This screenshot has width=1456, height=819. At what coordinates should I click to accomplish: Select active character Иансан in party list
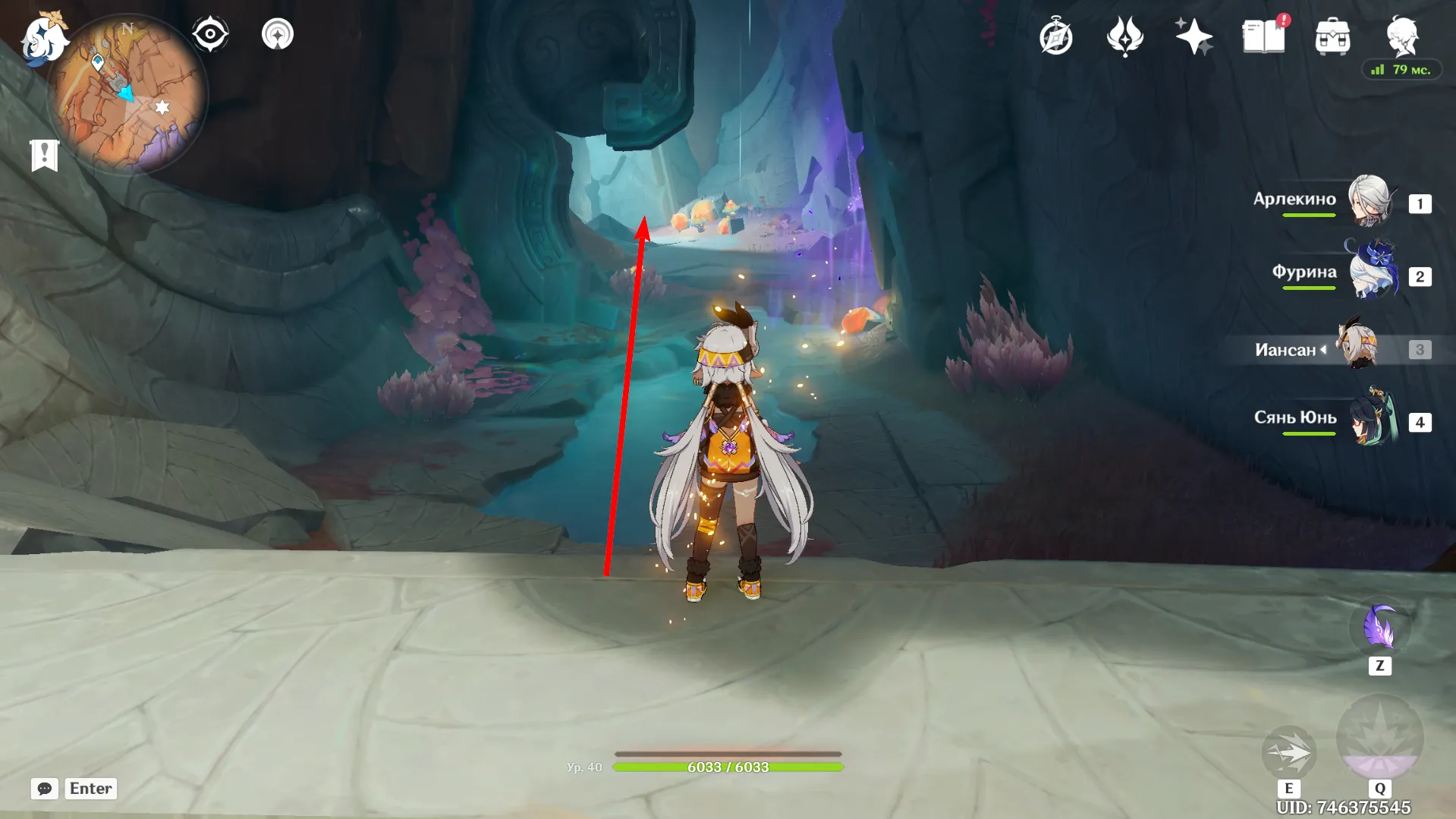pyautogui.click(x=1358, y=348)
